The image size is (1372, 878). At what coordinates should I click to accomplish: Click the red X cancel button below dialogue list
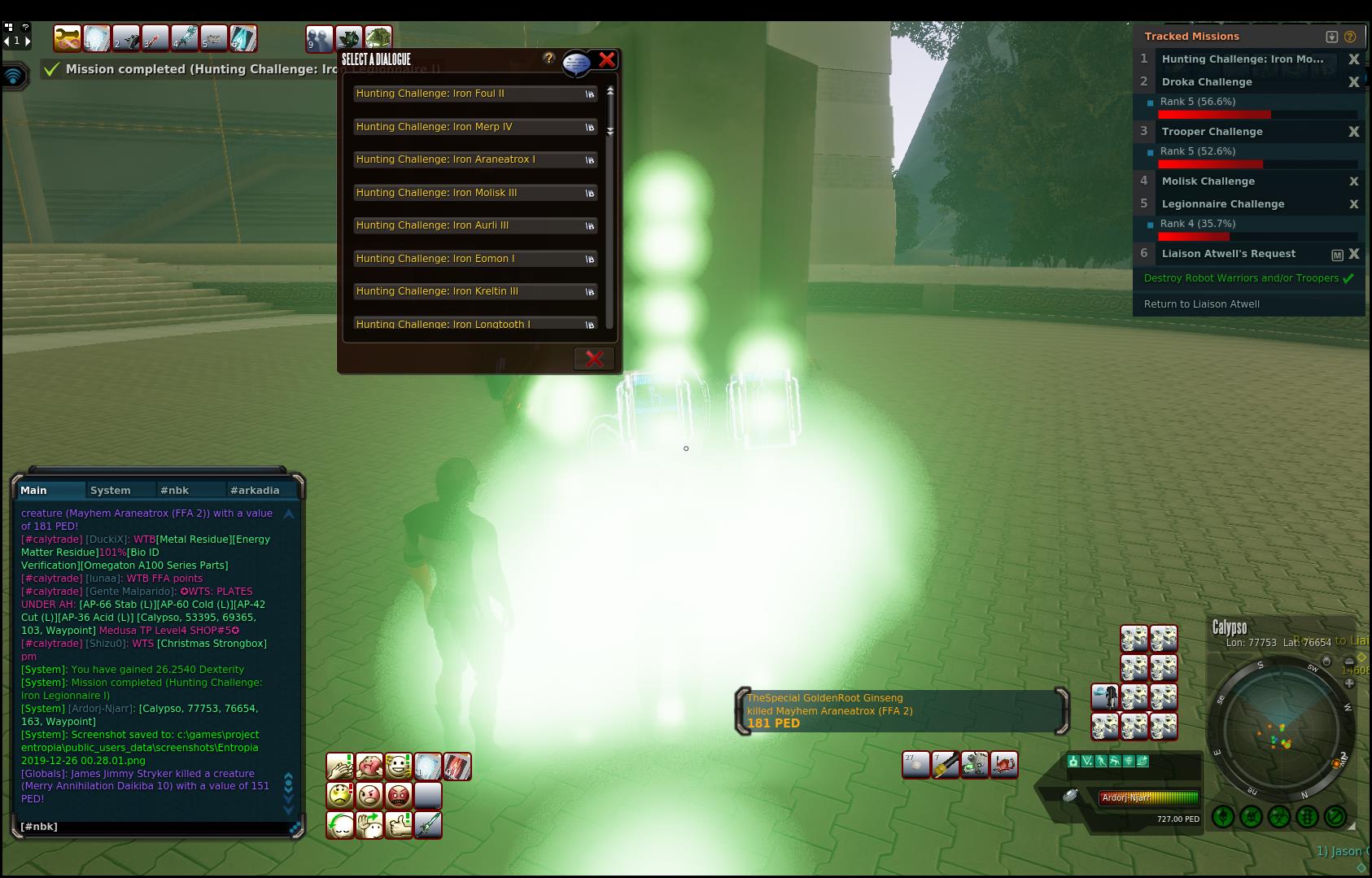594,358
